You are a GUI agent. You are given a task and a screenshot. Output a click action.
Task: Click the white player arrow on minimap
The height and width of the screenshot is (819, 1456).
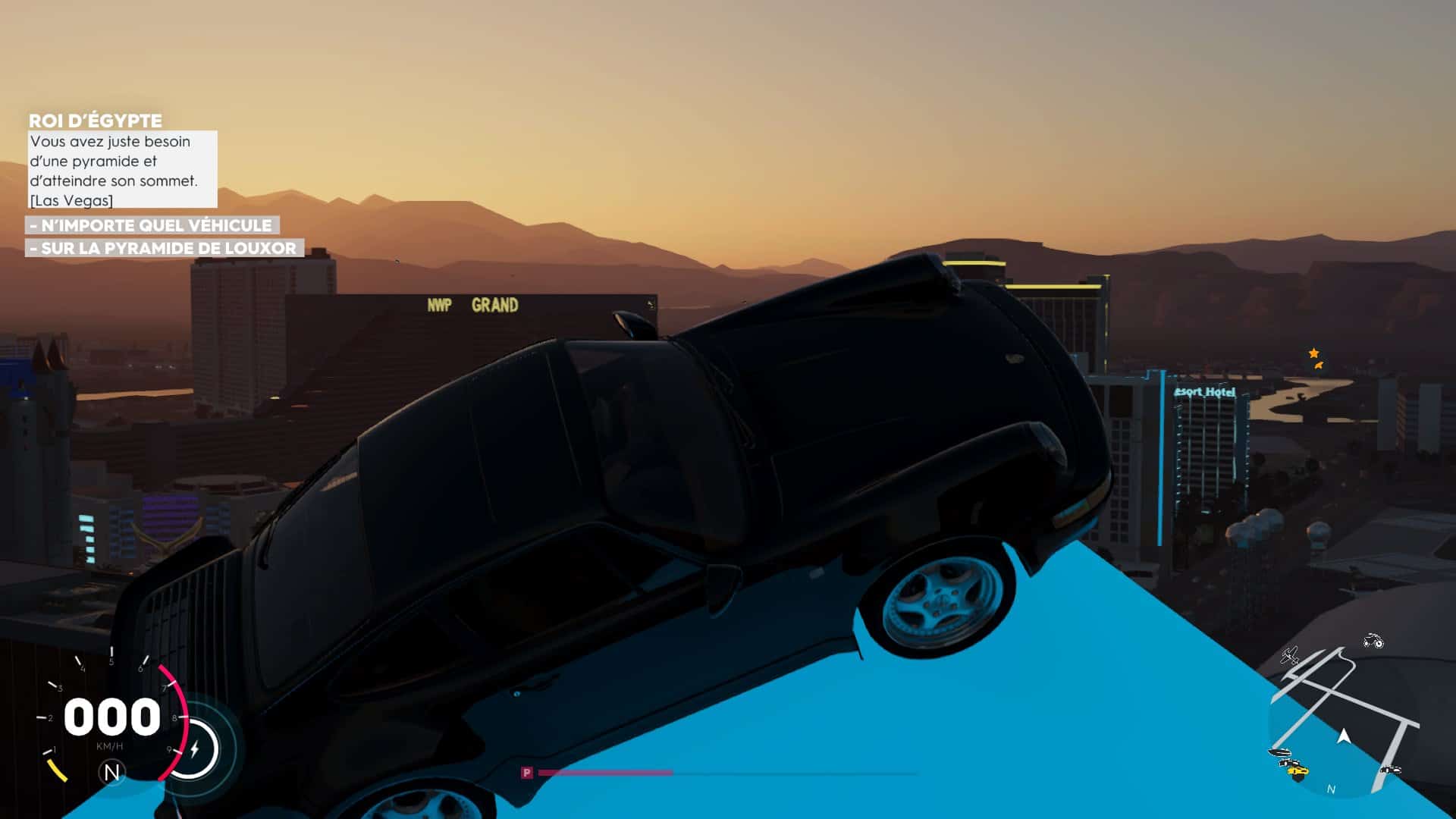point(1344,736)
